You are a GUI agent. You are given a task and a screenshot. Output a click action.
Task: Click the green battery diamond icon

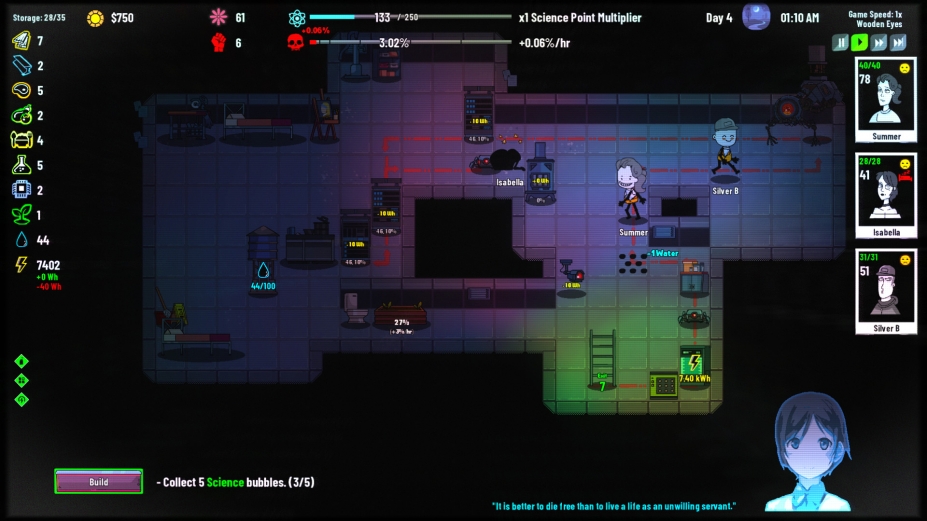pos(21,361)
